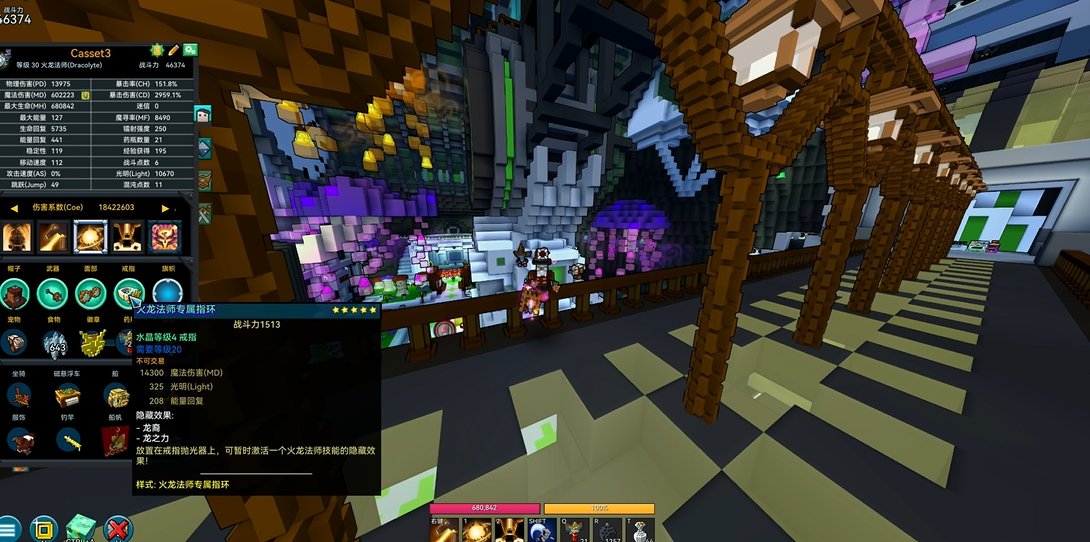Switch to the crossed swords side tab
1090x542 pixels.
click(x=204, y=213)
